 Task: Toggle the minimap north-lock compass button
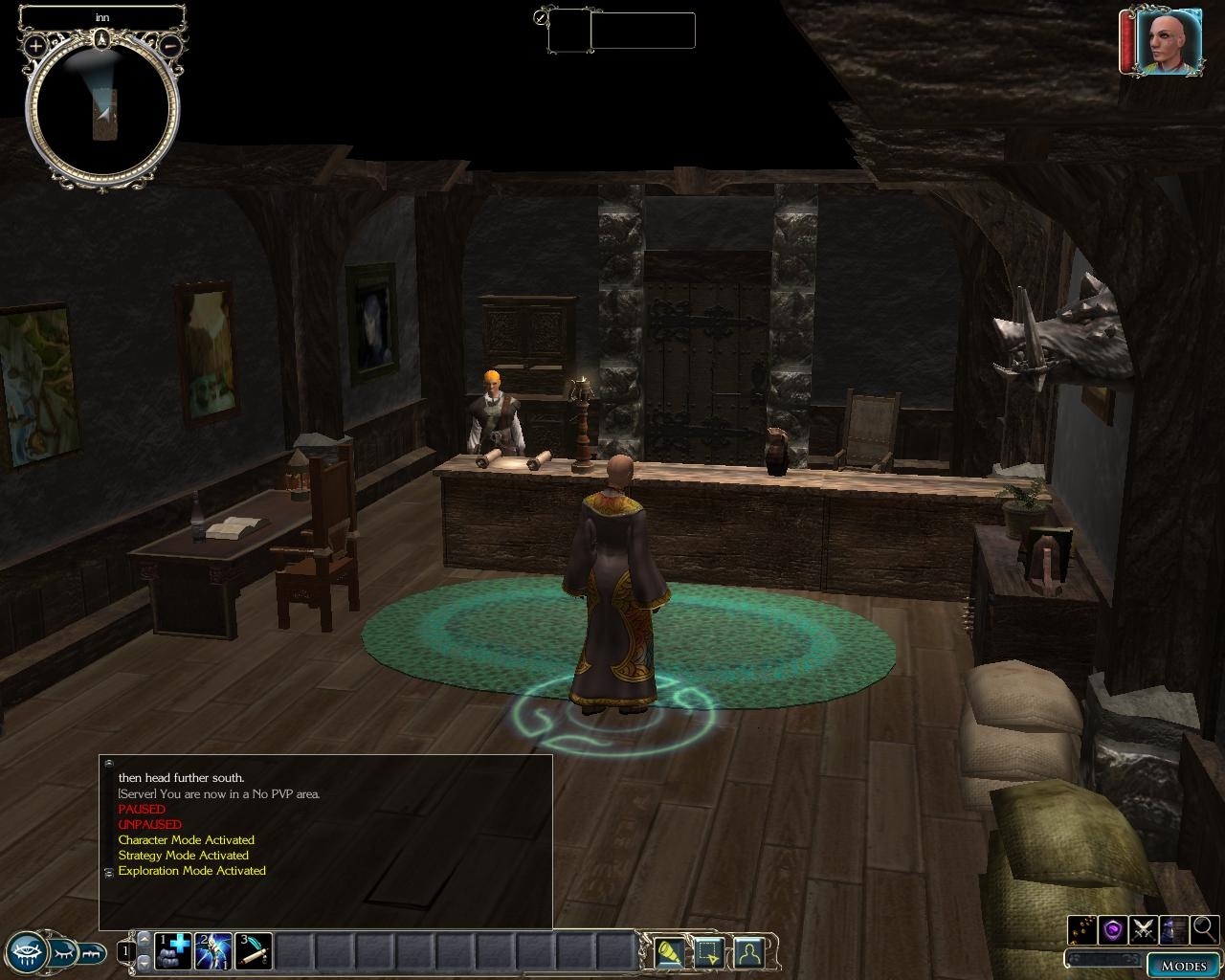click(x=102, y=39)
